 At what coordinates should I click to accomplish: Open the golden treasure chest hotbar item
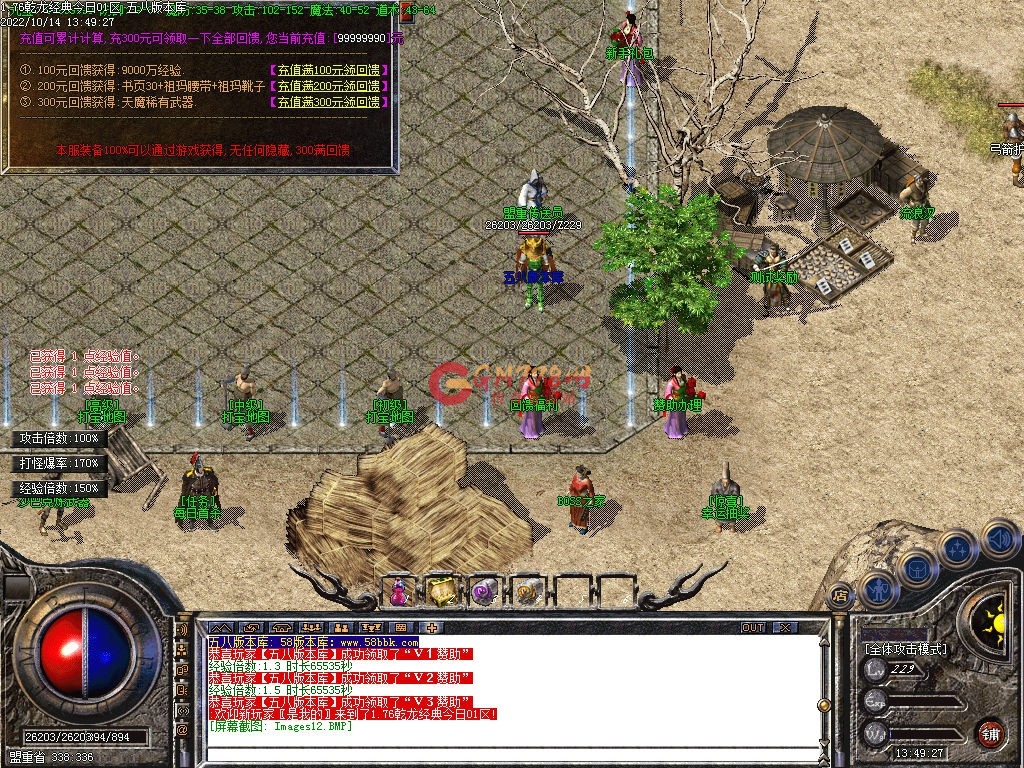[x=441, y=592]
